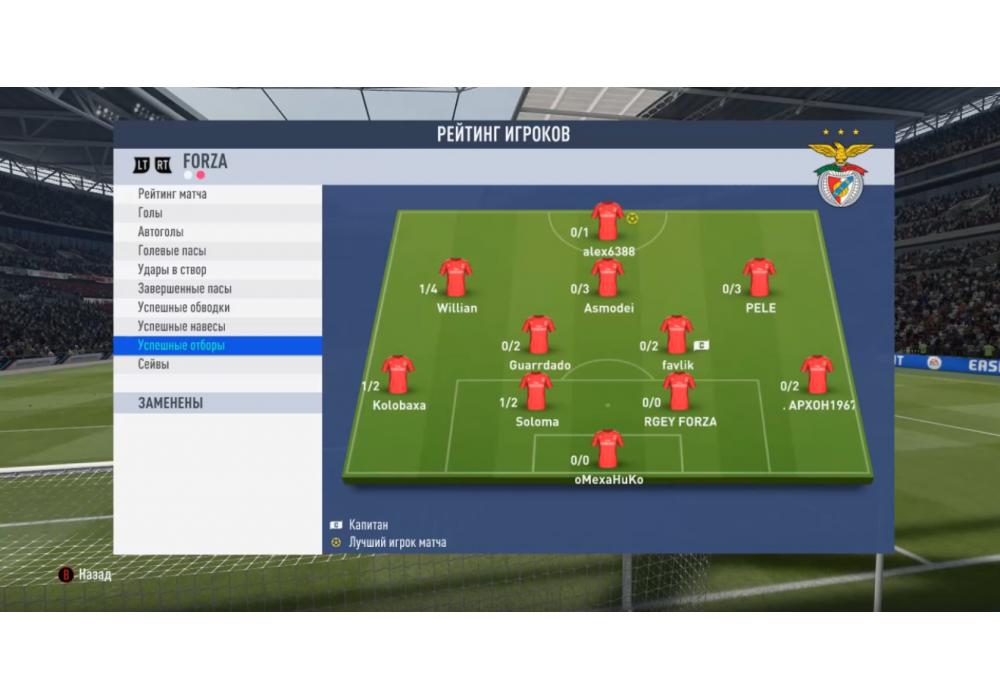The height and width of the screenshot is (700, 1000).
Task: Pick player Willian on the formation
Action: (x=456, y=278)
